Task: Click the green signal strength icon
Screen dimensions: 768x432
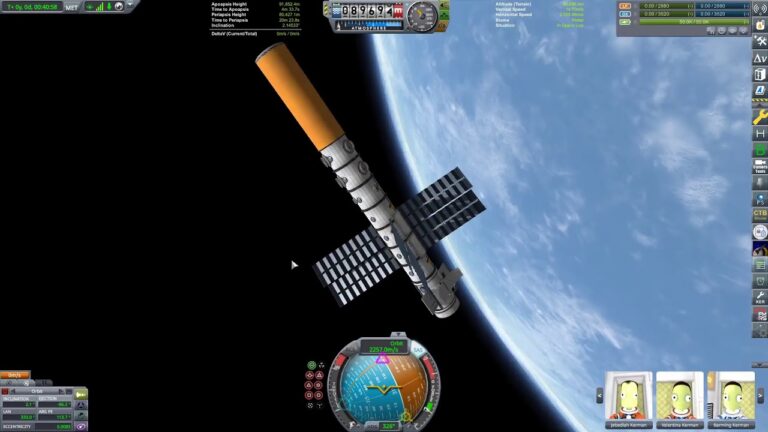Action: (x=98, y=7)
